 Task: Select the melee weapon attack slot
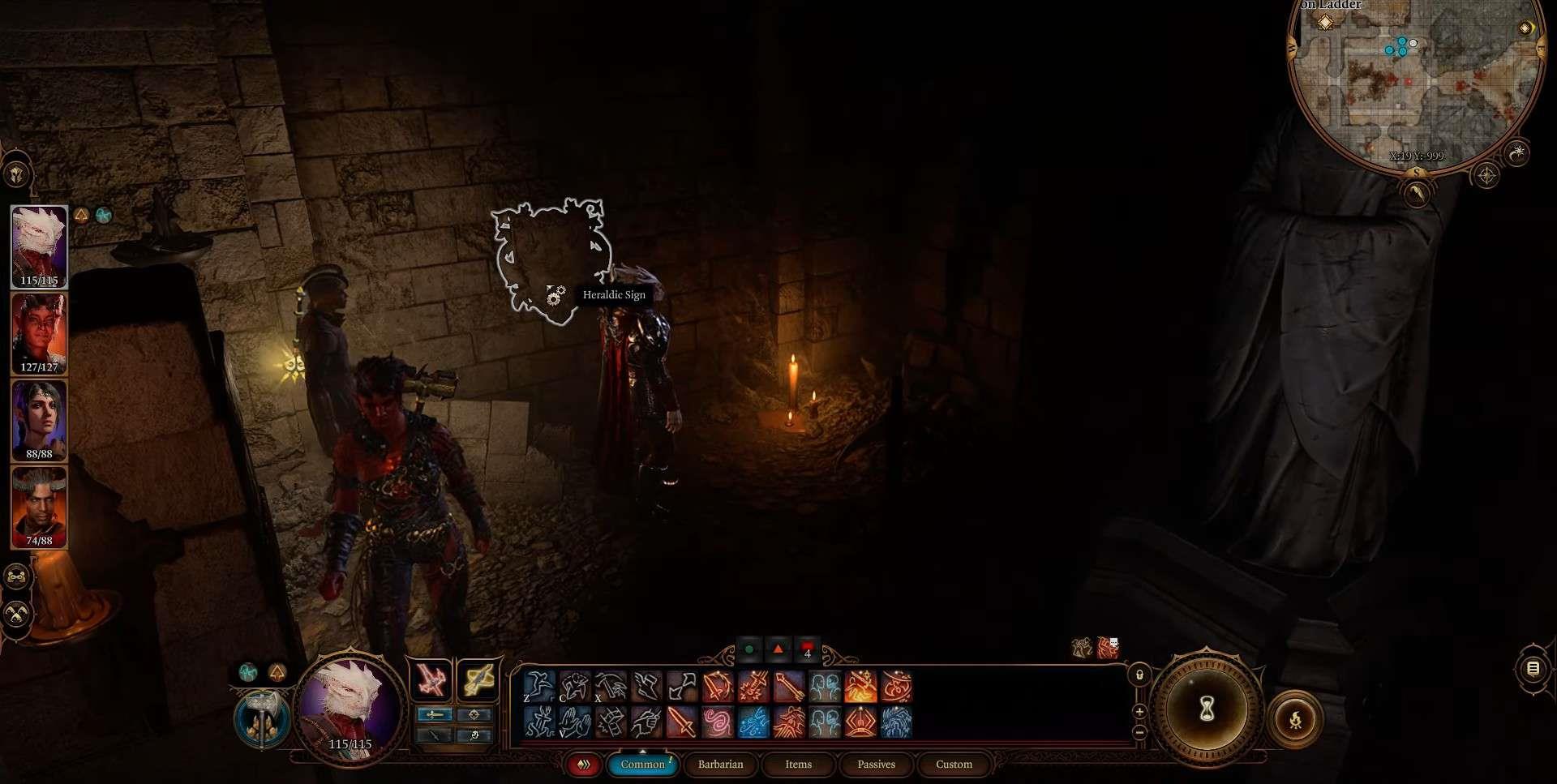431,679
